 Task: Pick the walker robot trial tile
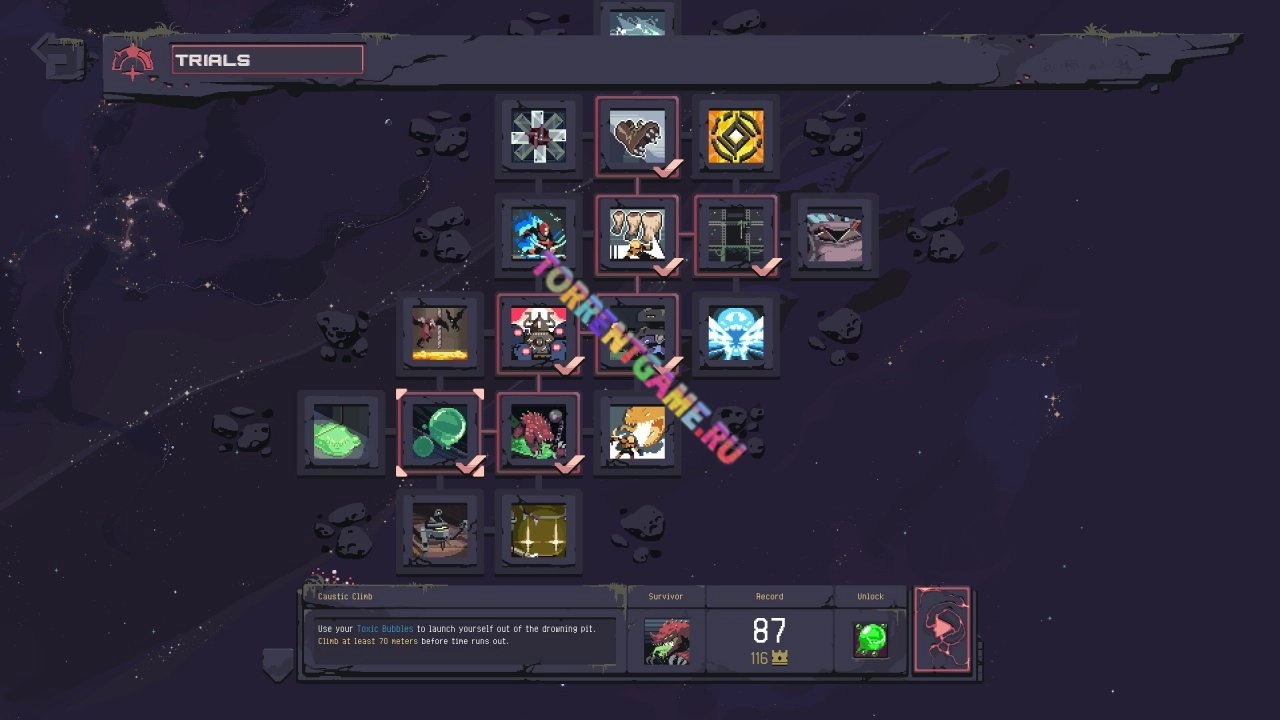(x=440, y=531)
